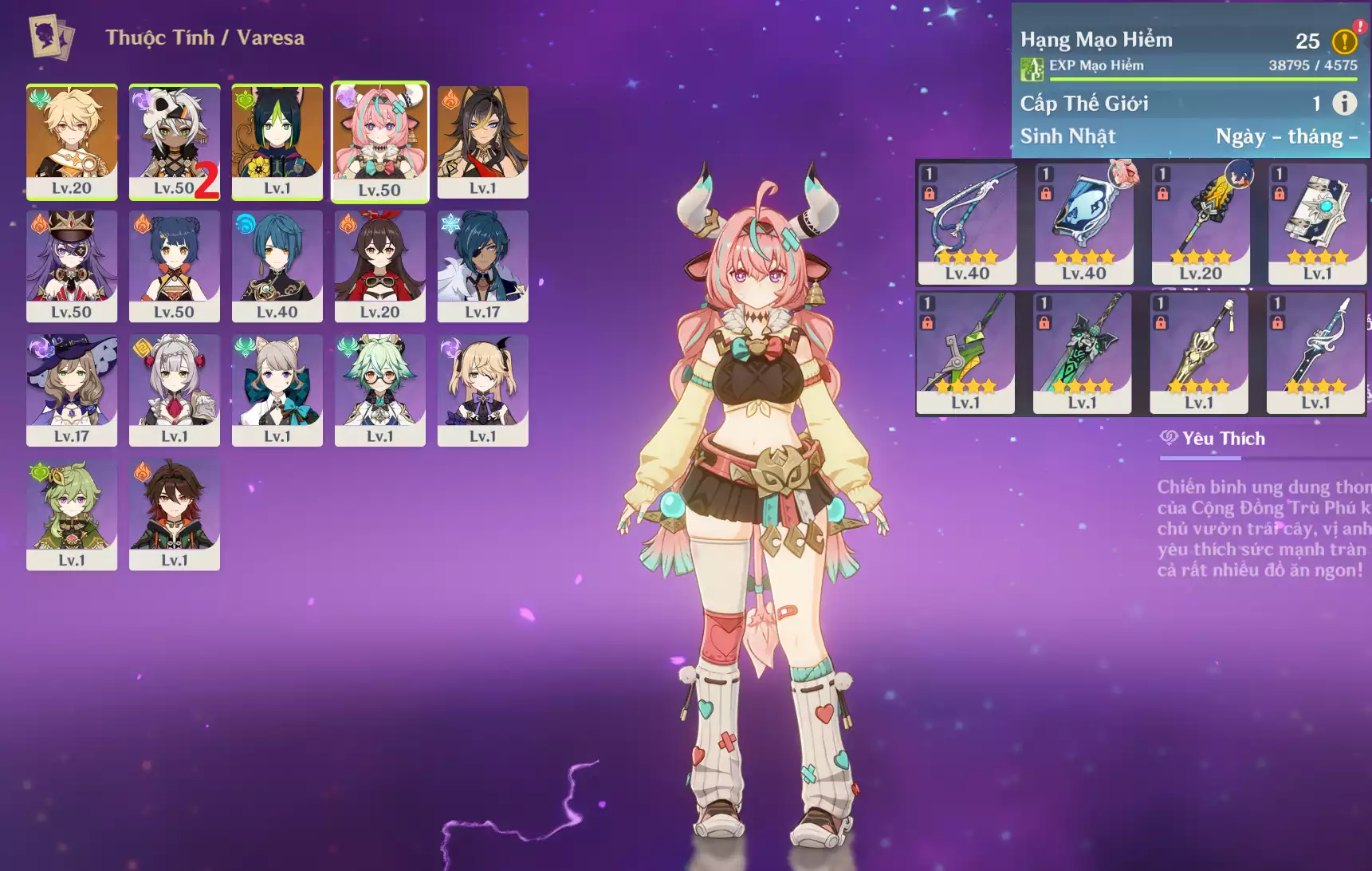
Task: Pick Fischl's character portrait
Action: [x=482, y=390]
